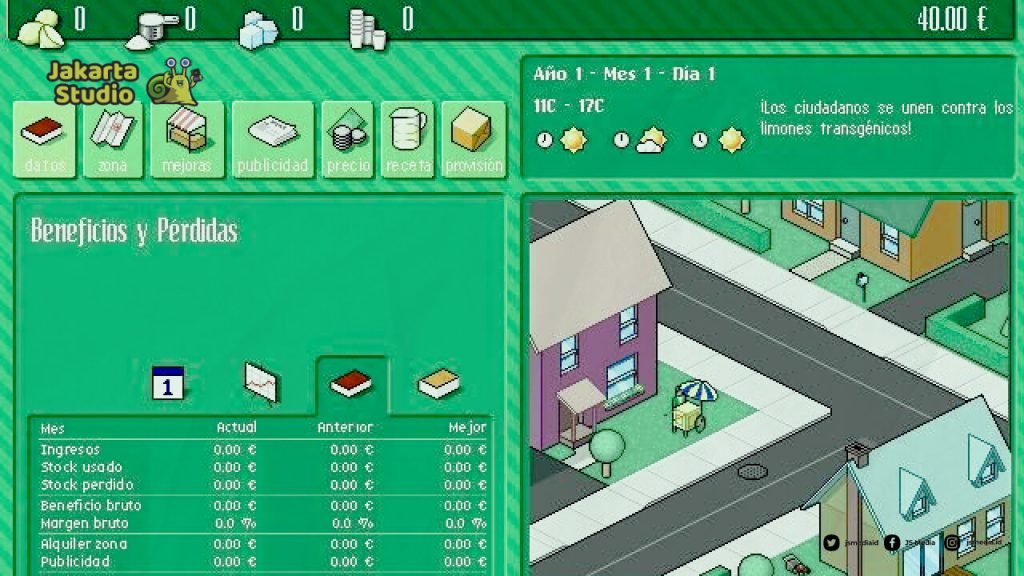This screenshot has width=1024, height=576.
Task: Open the publicidad advertising menu
Action: (272, 140)
